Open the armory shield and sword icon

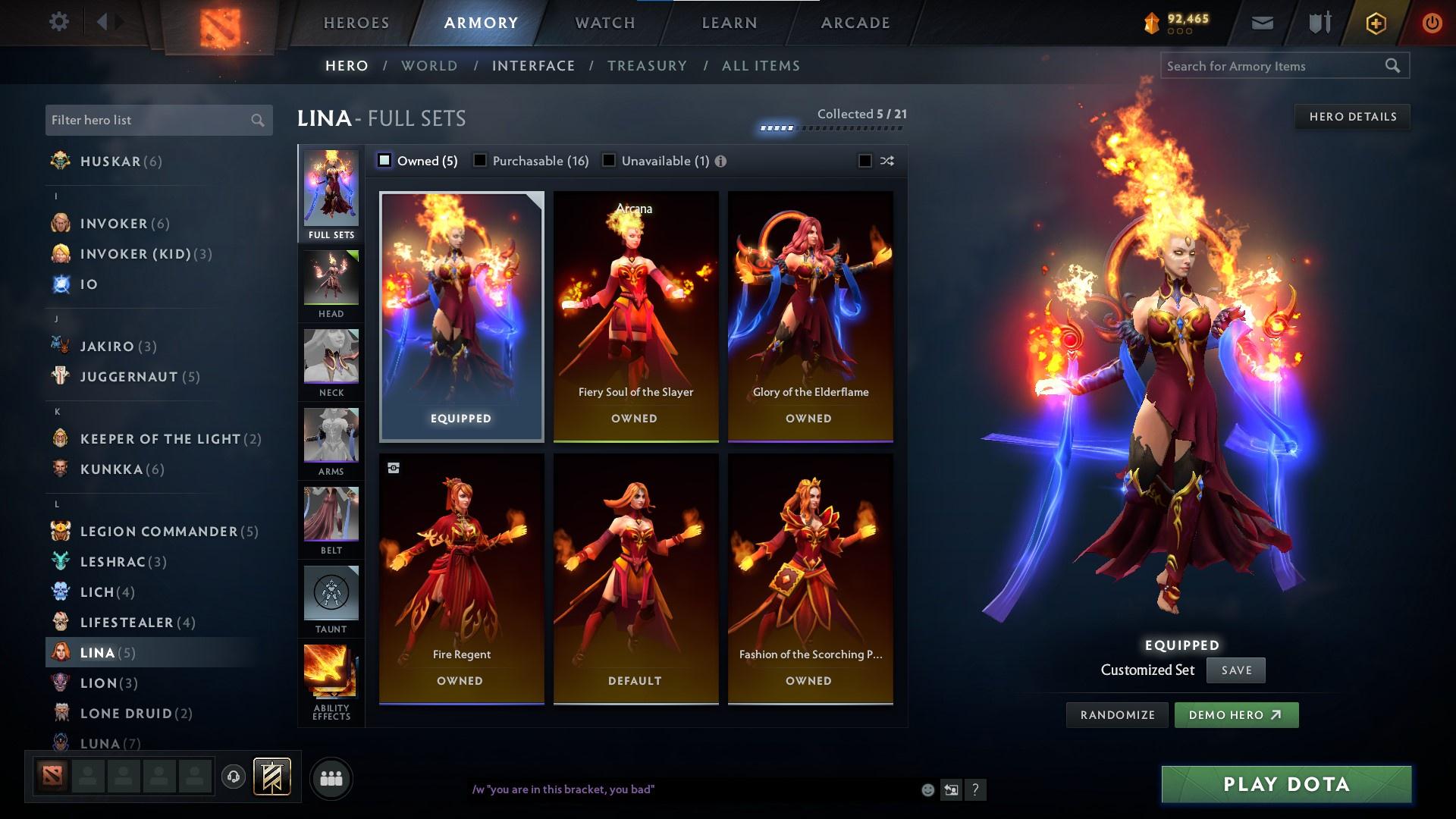click(x=1319, y=22)
